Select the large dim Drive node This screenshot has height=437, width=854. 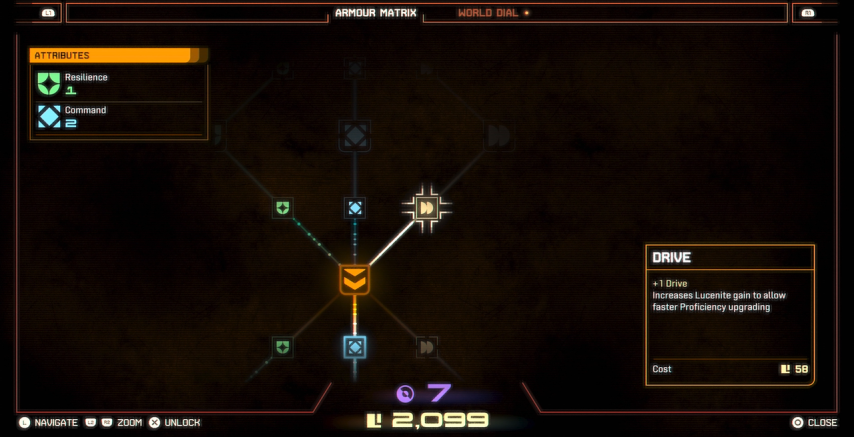tap(499, 136)
